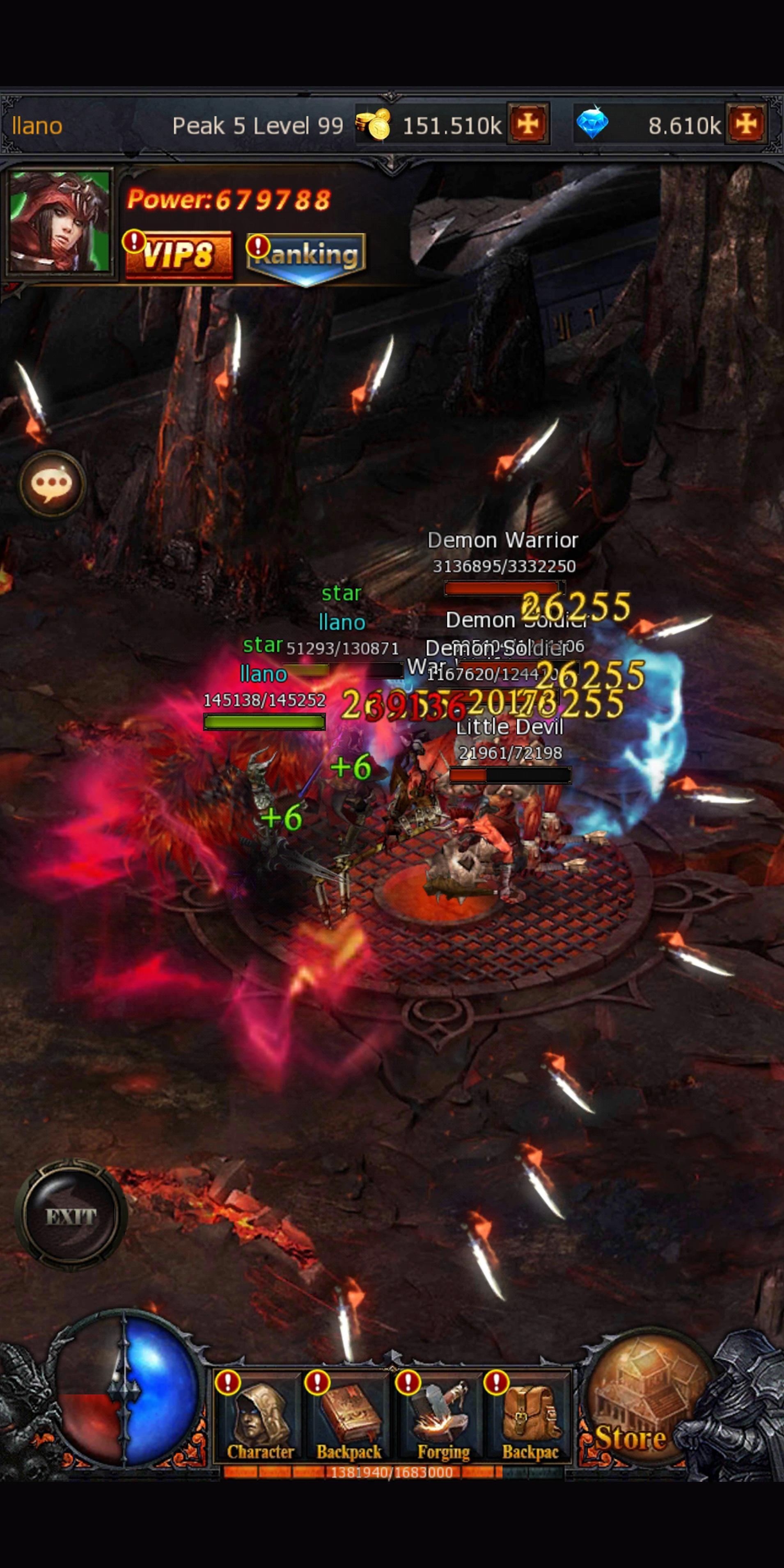This screenshot has width=784, height=1568.
Task: Exit the dungeon with the EXIT button
Action: click(71, 1216)
